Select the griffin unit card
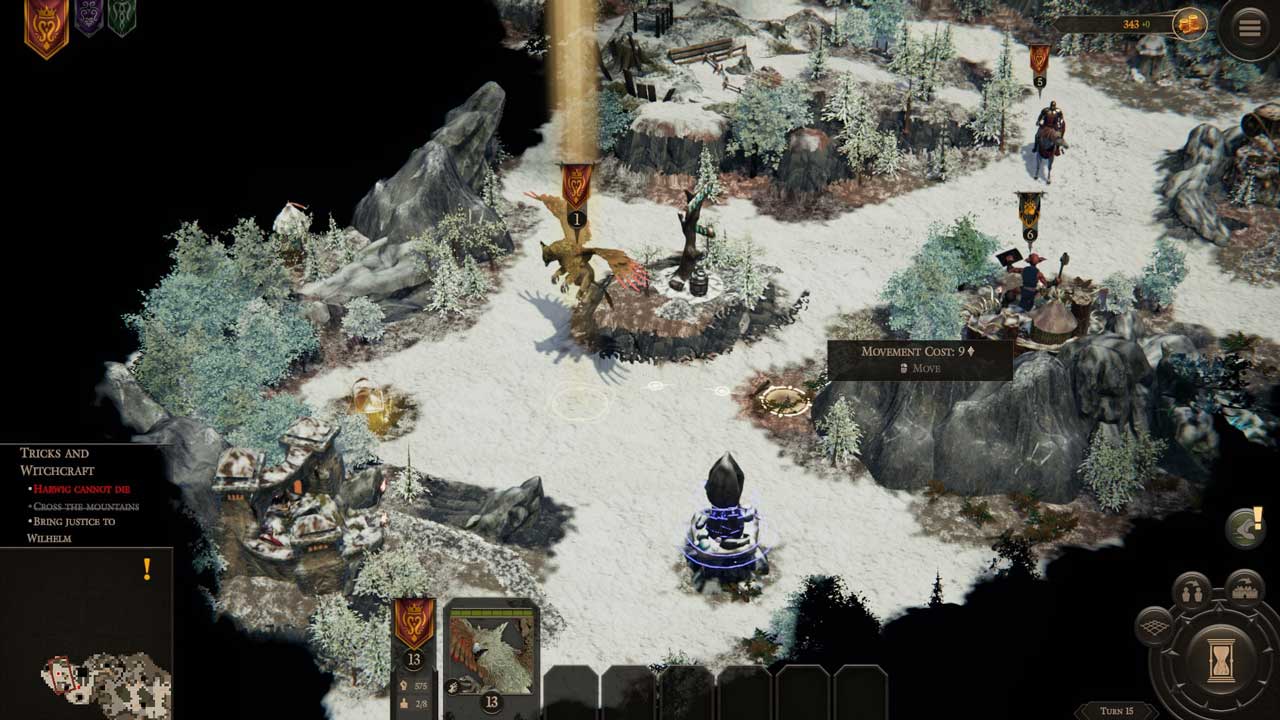This screenshot has width=1280, height=720. [490, 655]
